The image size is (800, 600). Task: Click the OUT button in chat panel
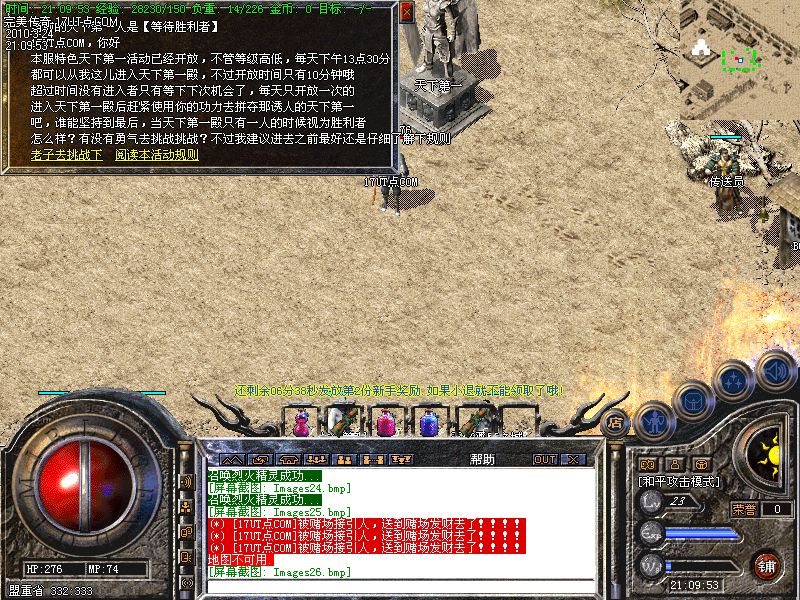point(544,460)
